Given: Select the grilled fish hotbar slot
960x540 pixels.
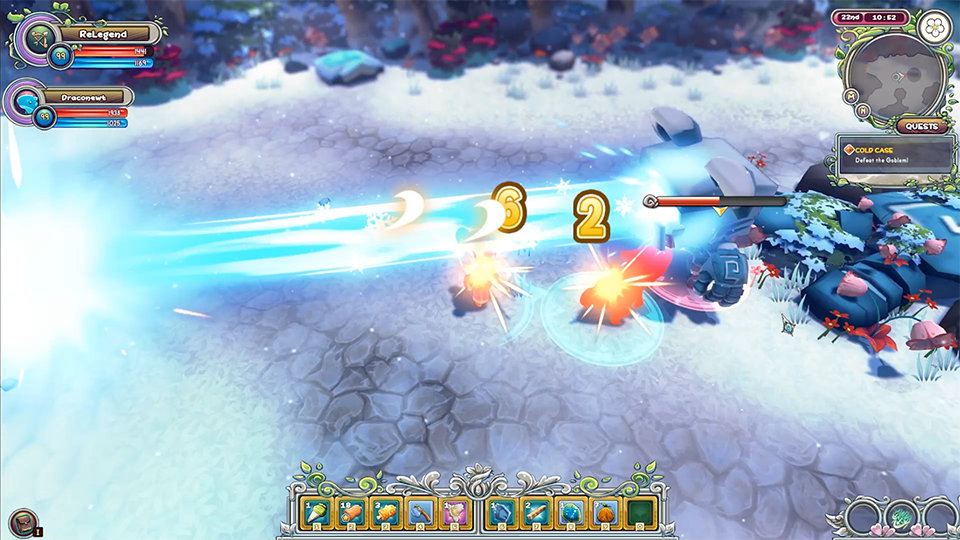Looking at the screenshot, I should 386,513.
